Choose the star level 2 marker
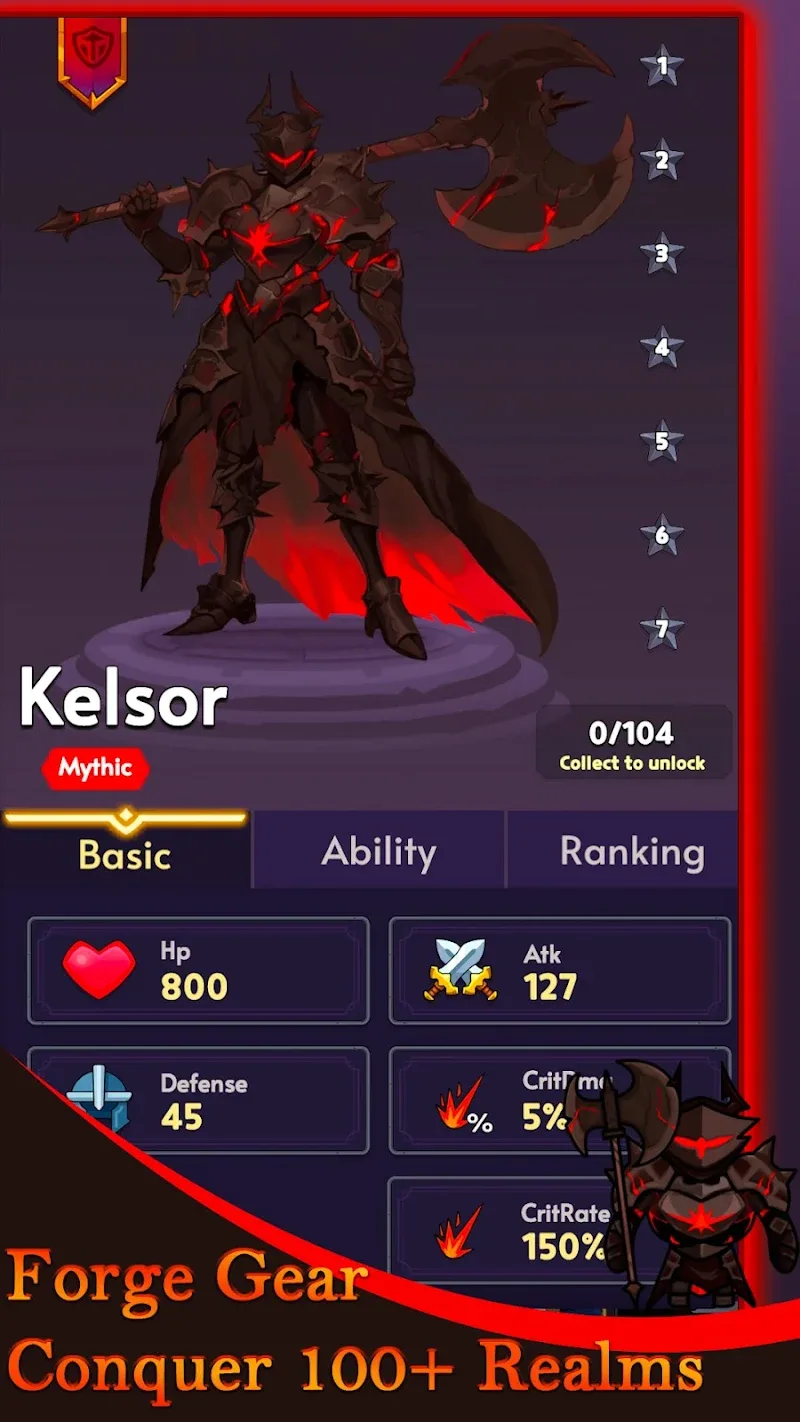 coord(661,160)
